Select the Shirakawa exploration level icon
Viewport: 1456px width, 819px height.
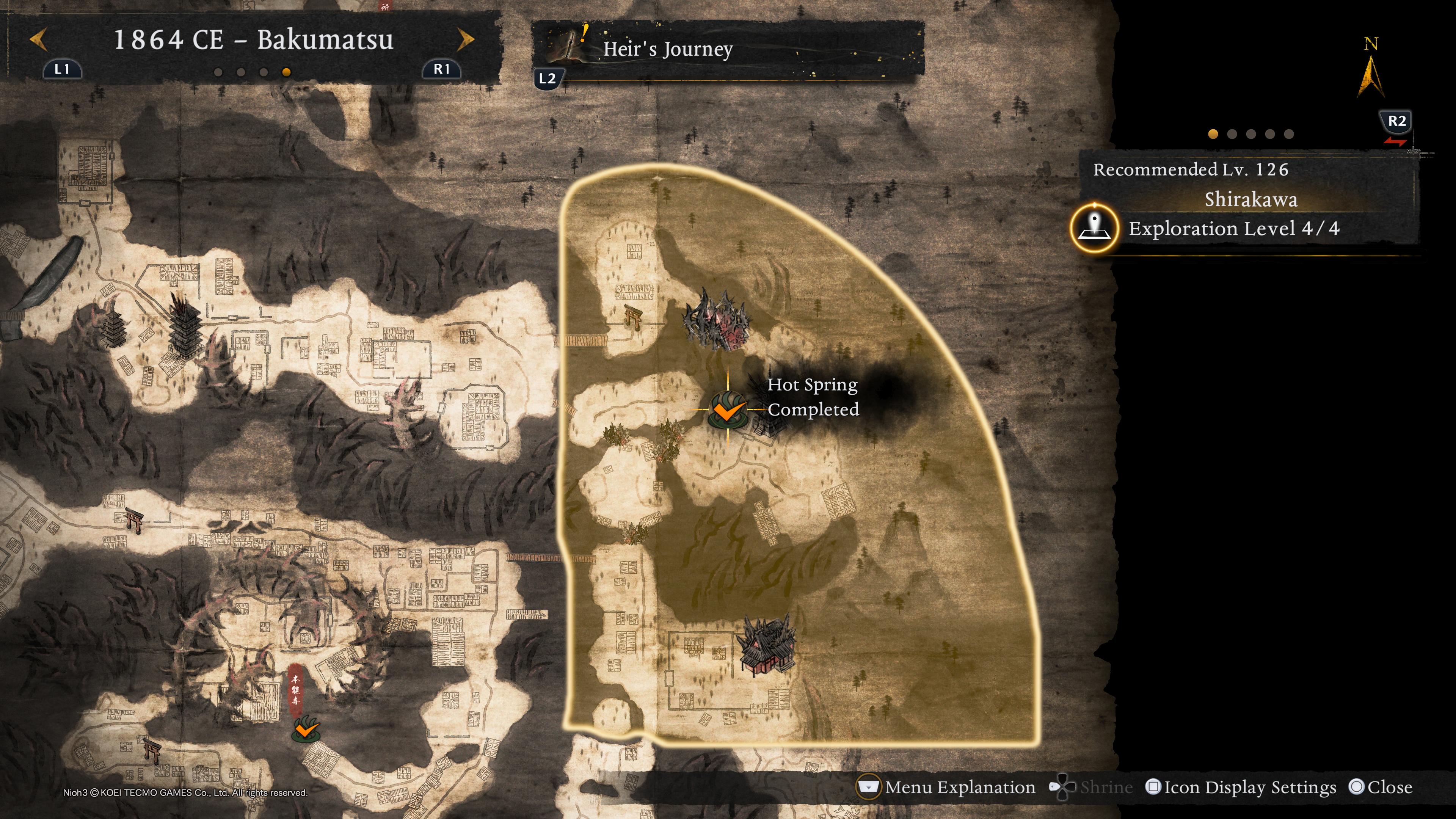(1094, 228)
